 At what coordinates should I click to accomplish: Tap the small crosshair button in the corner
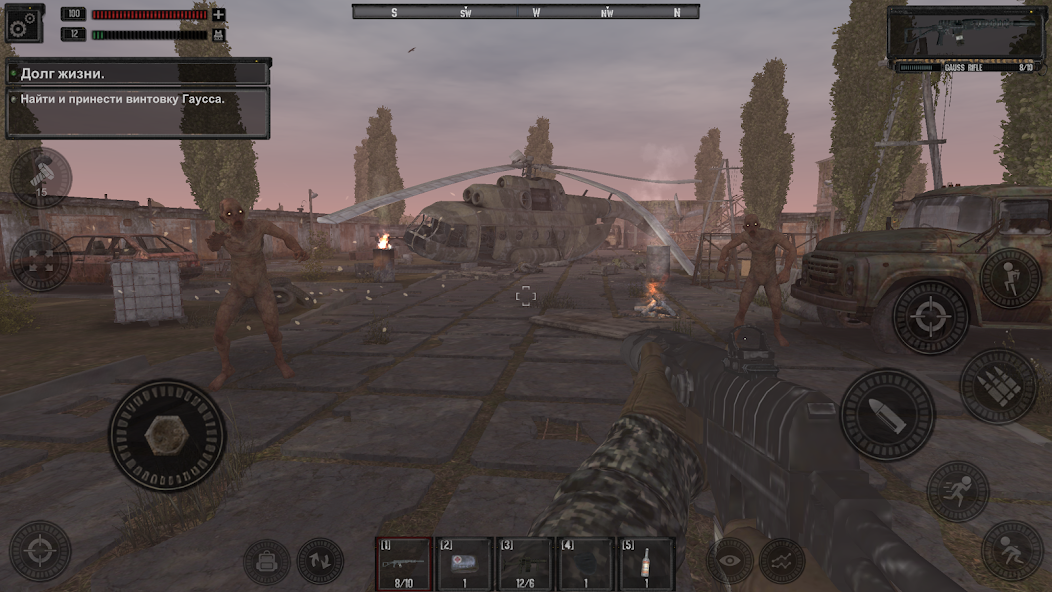[x=40, y=550]
